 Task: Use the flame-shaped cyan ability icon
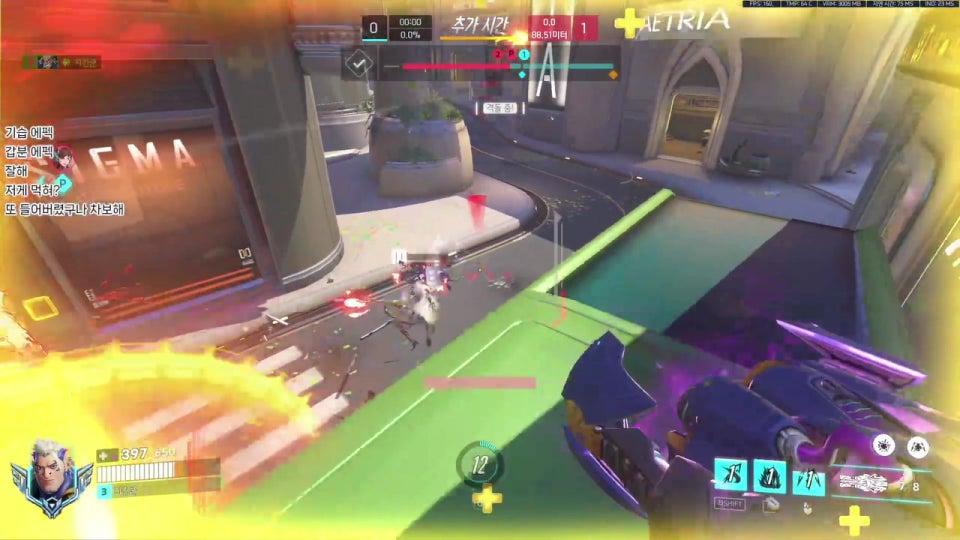pyautogui.click(x=769, y=476)
